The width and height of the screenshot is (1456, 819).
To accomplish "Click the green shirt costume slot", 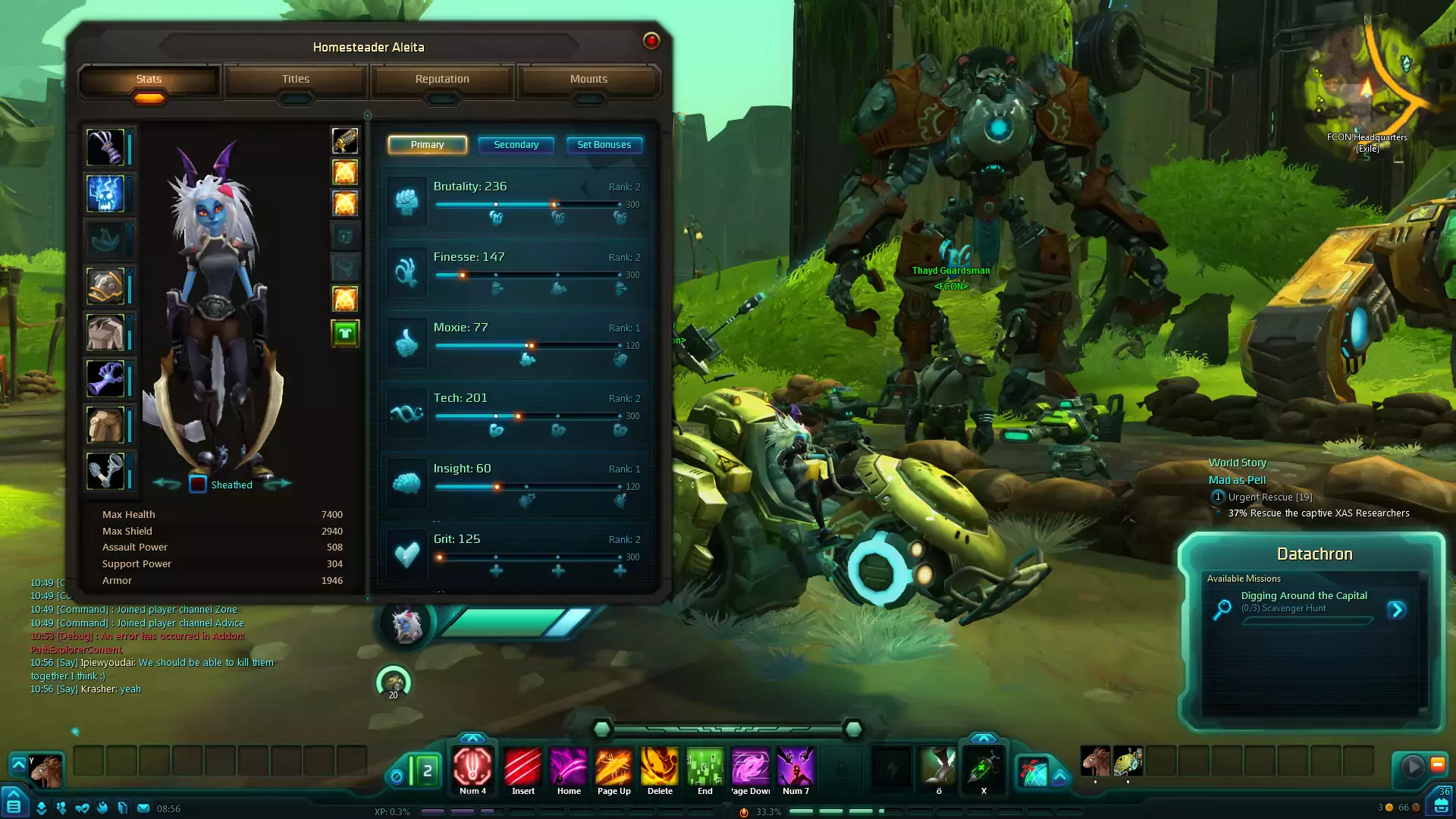I will click(x=345, y=333).
